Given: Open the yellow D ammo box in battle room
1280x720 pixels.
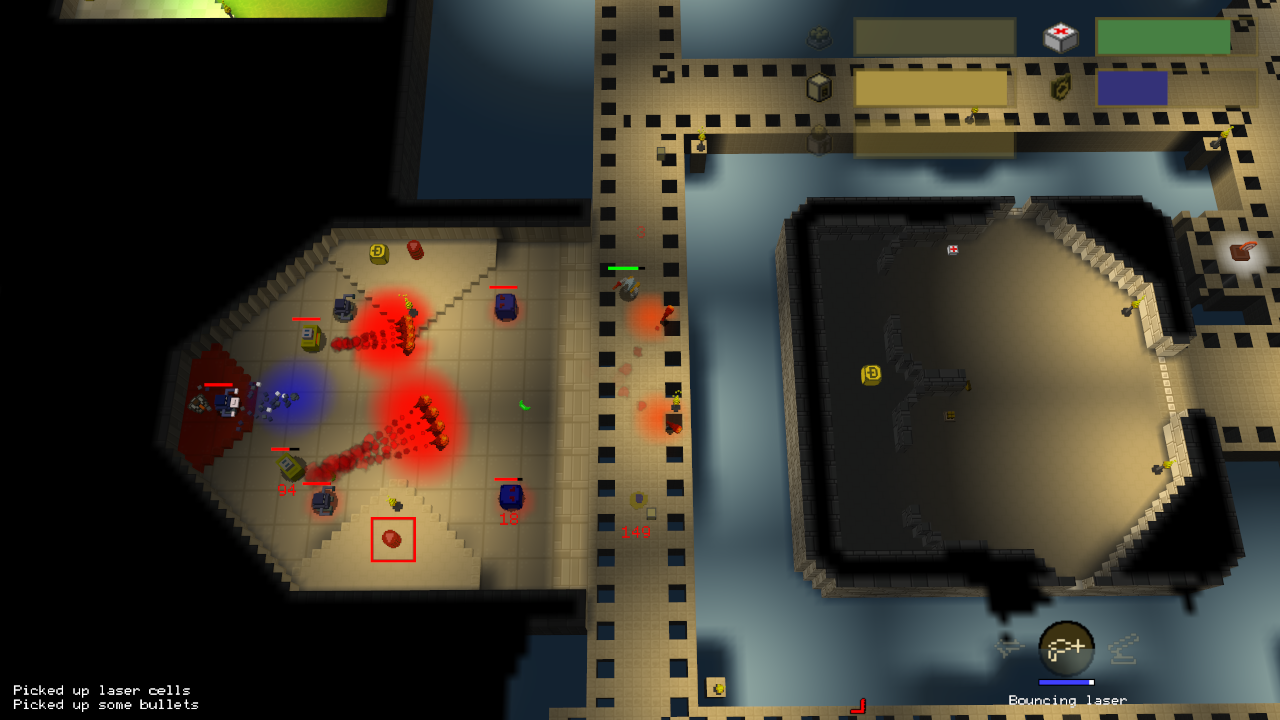Looking at the screenshot, I should coord(378,254).
